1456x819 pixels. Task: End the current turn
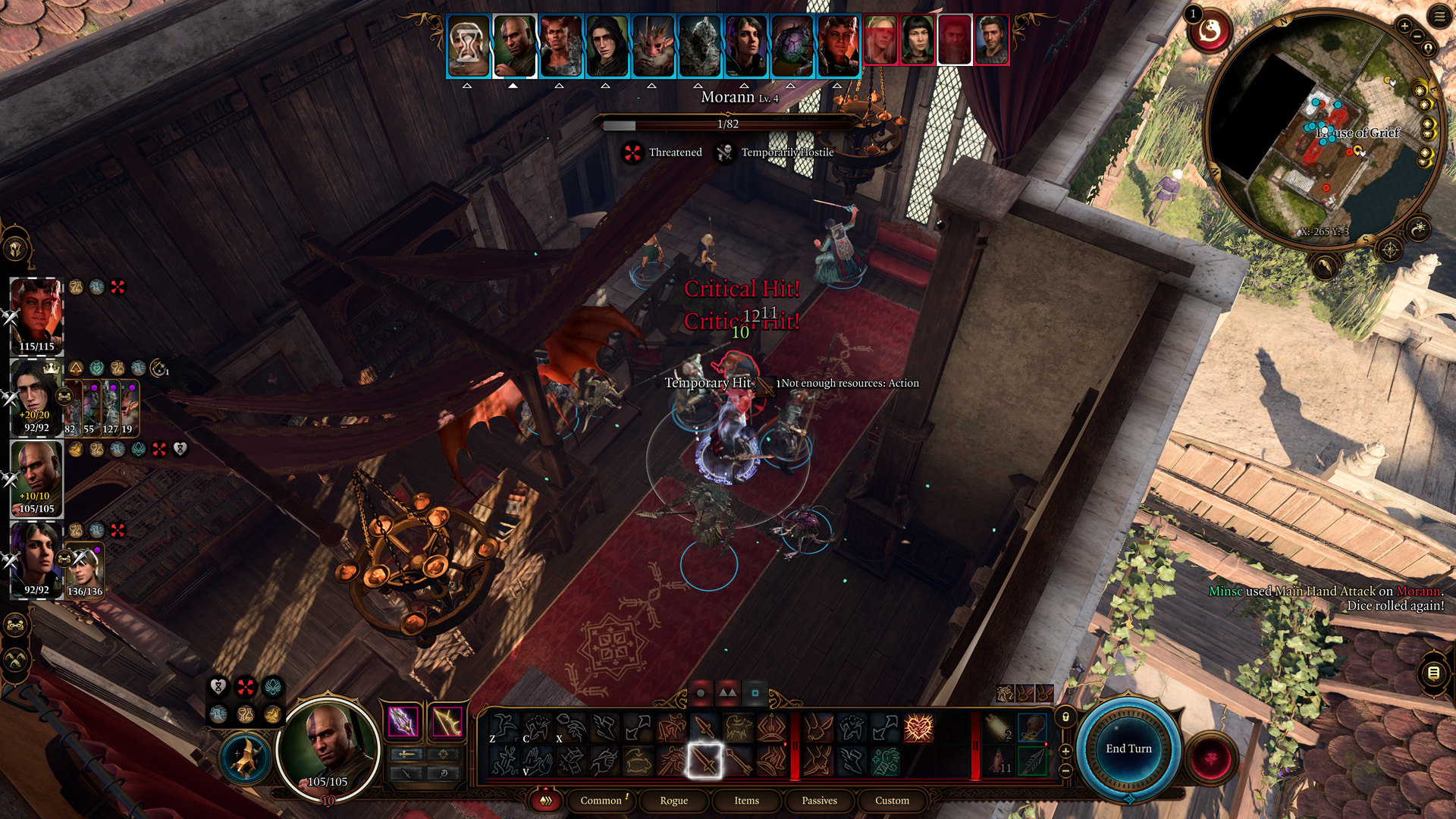point(1128,748)
